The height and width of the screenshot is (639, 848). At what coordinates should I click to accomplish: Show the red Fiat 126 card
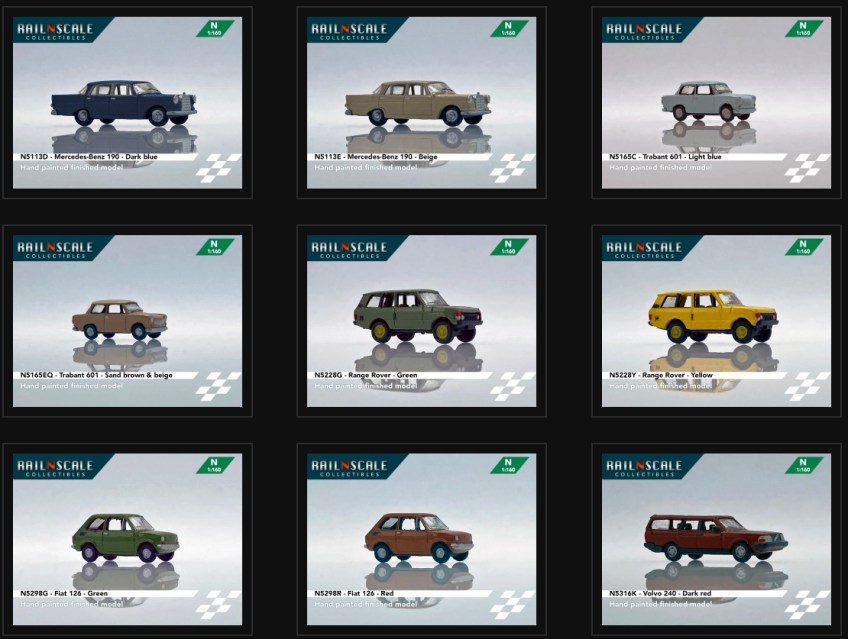point(421,540)
